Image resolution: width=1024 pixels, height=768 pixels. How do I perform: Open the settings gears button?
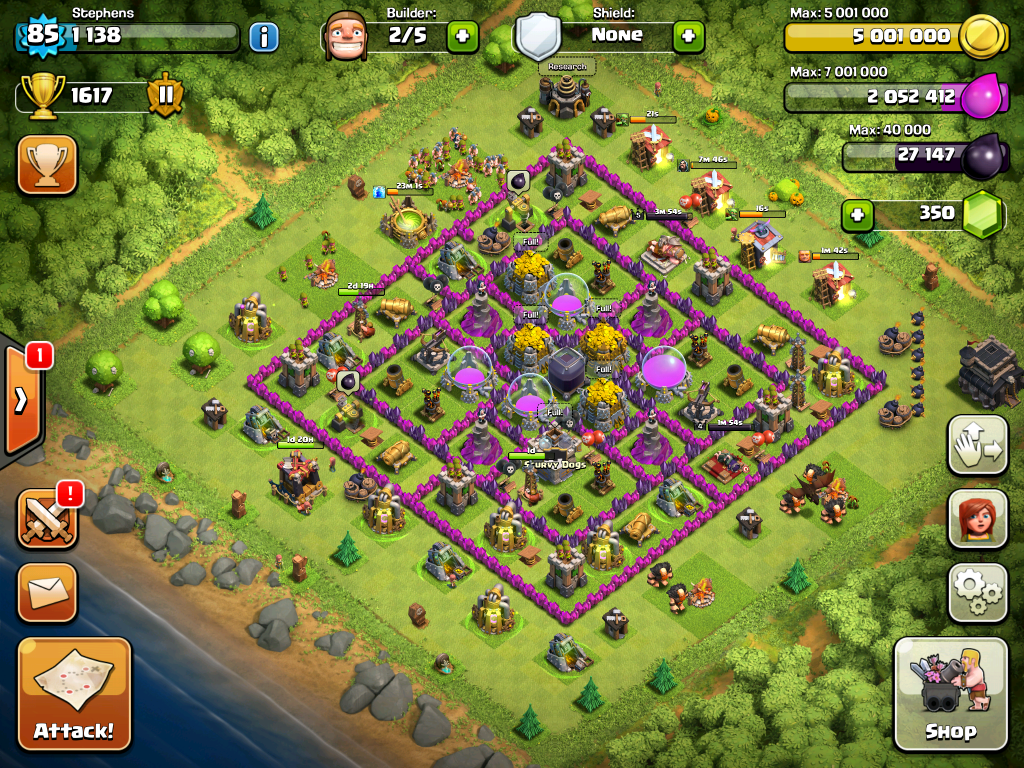coord(977,592)
